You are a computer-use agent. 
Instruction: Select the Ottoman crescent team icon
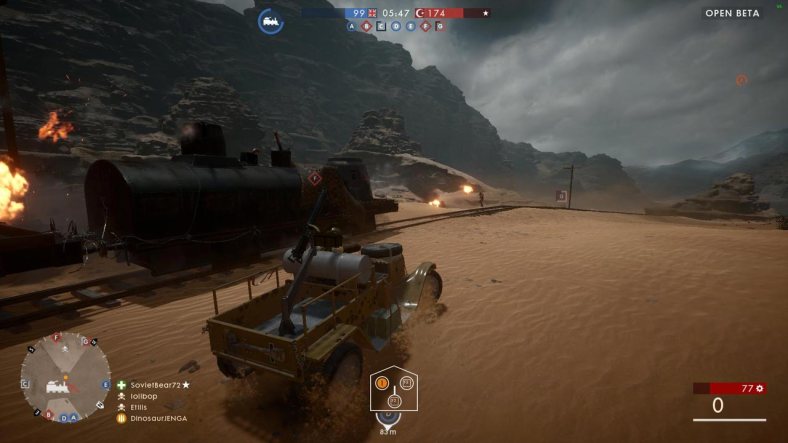coord(420,13)
